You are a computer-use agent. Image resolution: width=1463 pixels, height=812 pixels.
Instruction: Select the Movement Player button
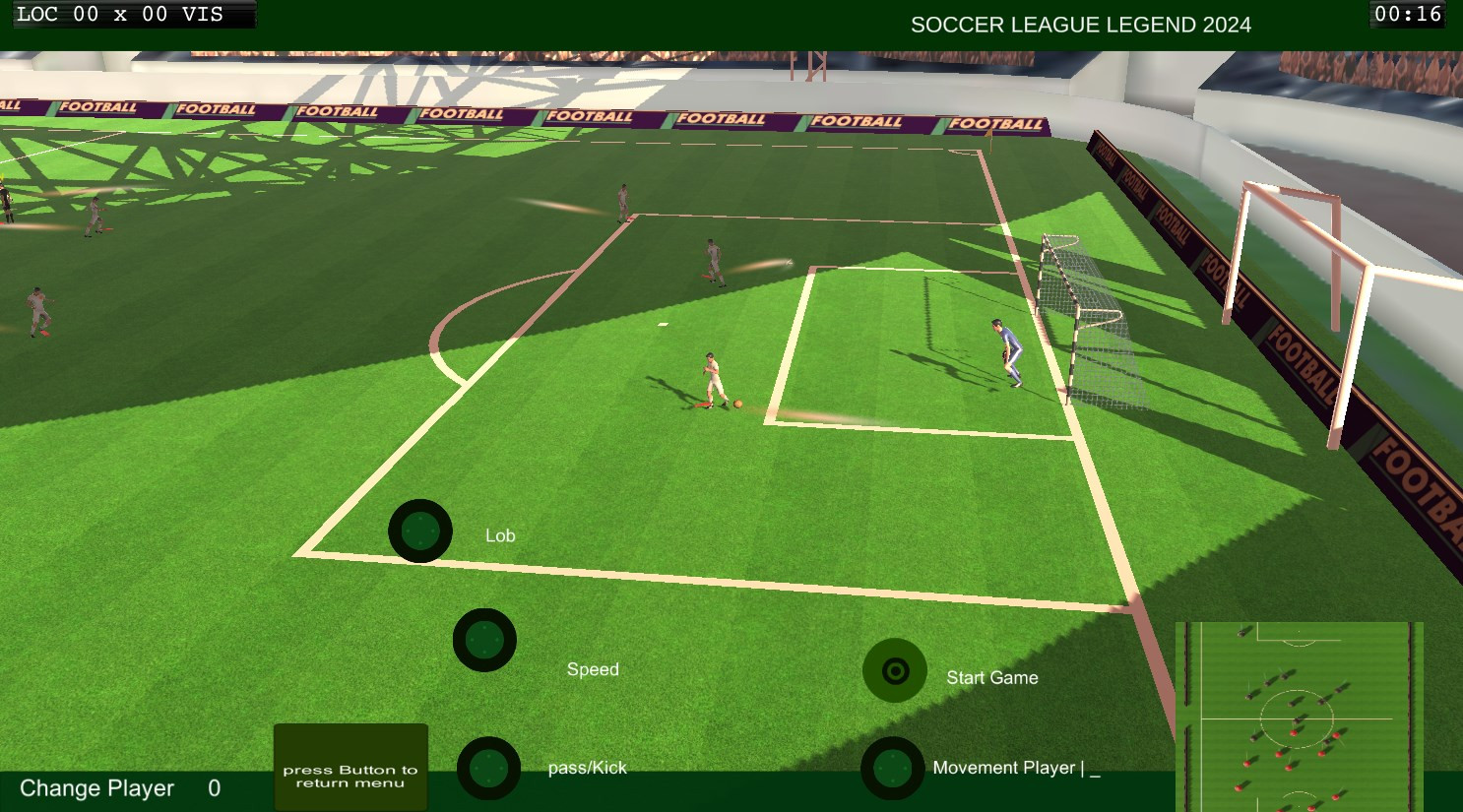(892, 769)
